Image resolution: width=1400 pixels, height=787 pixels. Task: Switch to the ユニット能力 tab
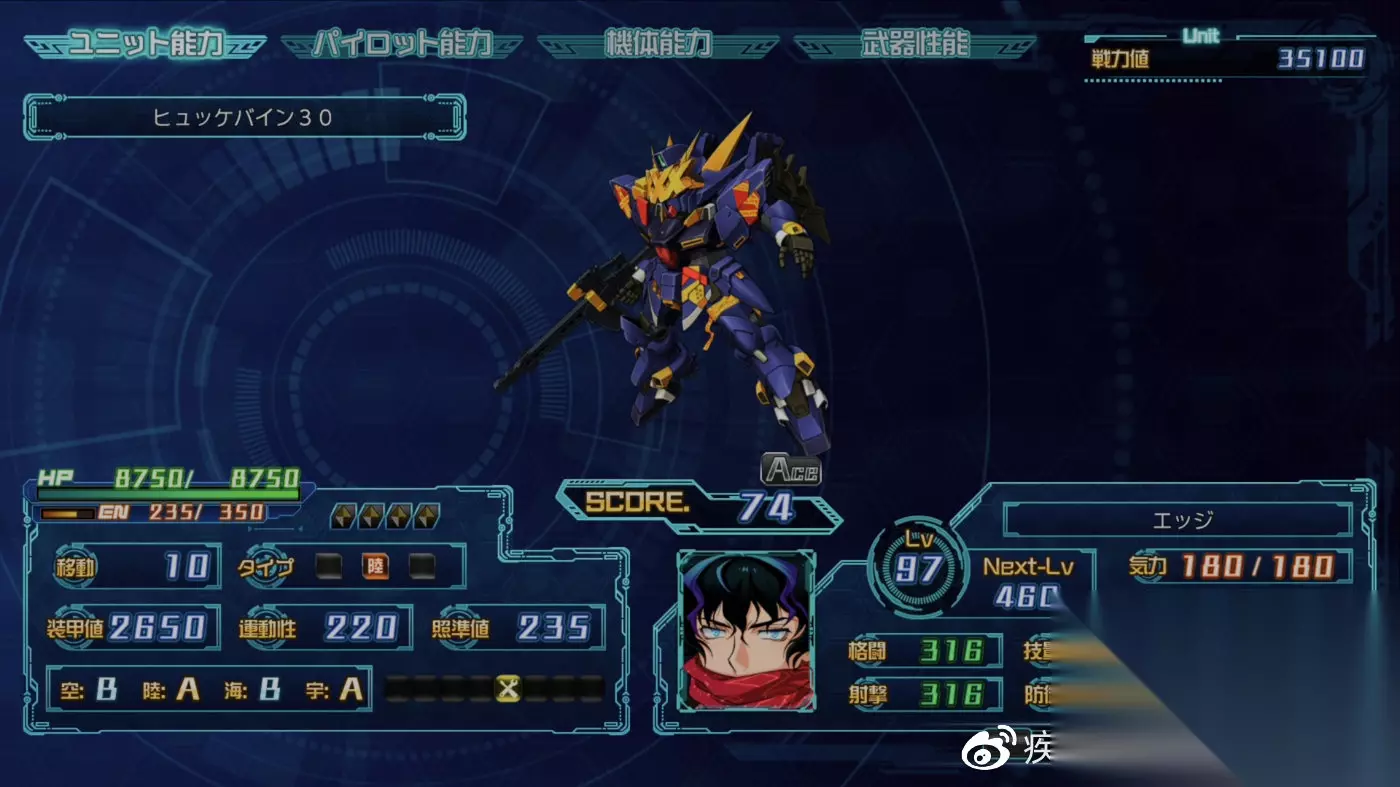tap(145, 45)
